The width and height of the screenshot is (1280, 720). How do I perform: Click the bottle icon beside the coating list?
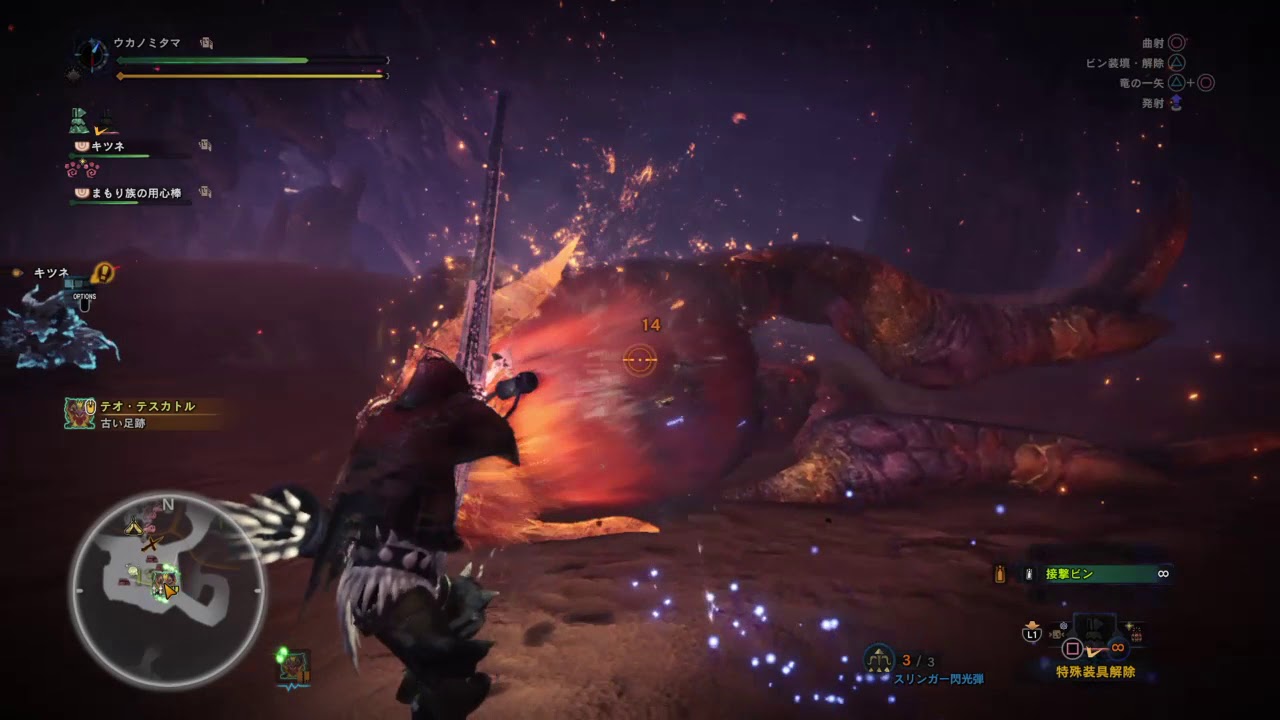999,574
